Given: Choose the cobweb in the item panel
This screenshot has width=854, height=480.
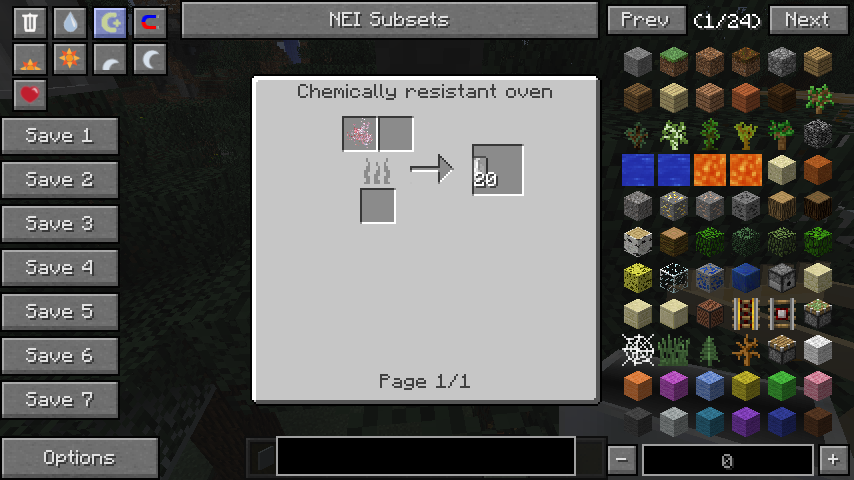Looking at the screenshot, I should pyautogui.click(x=638, y=350).
